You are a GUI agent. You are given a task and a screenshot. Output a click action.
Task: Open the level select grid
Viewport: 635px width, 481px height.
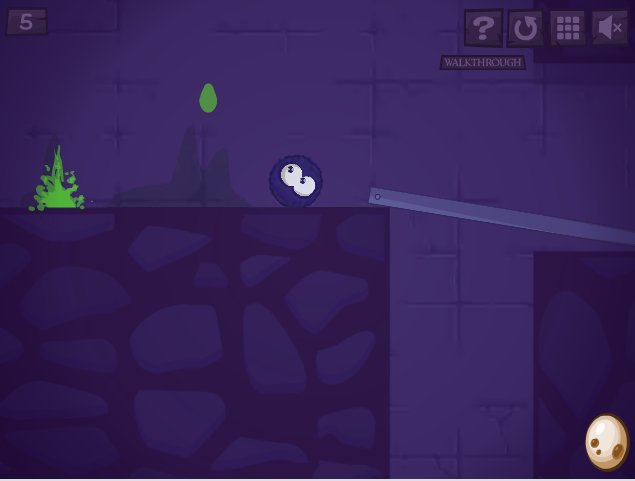point(568,28)
